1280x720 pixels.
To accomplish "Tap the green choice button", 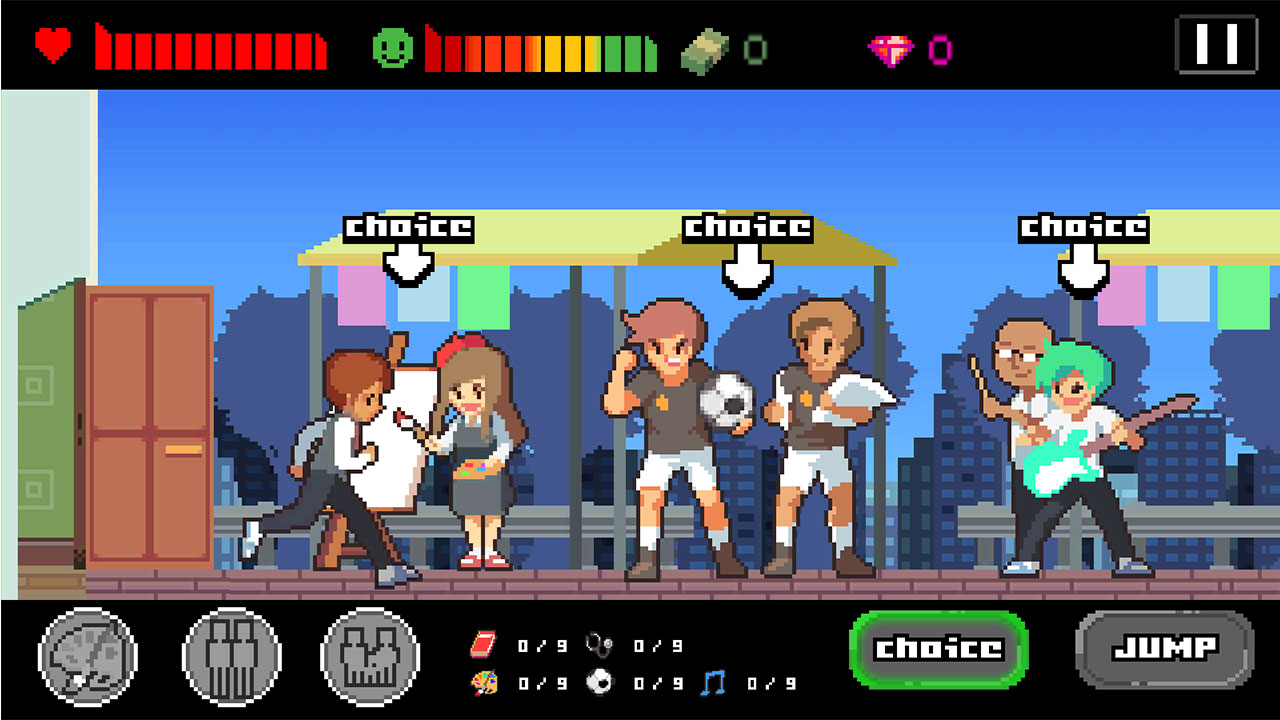I will [x=938, y=648].
